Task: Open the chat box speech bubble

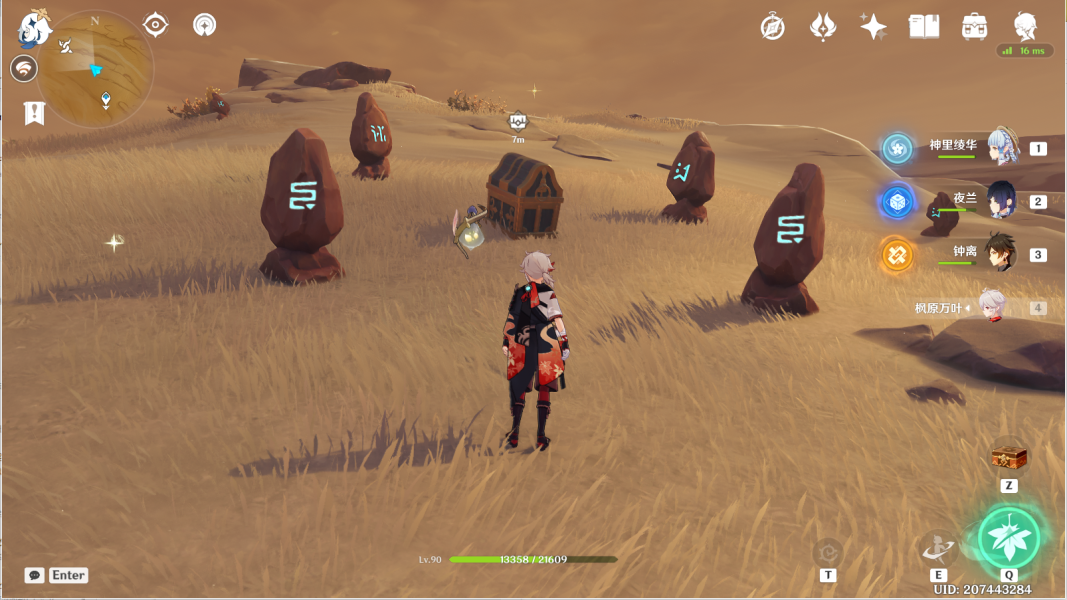Action: coord(35,575)
